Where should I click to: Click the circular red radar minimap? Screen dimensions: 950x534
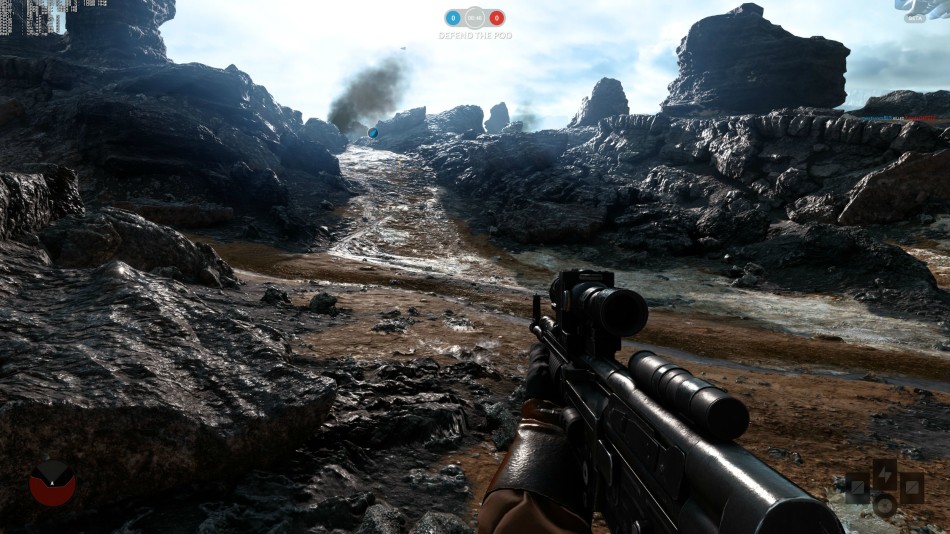pyautogui.click(x=52, y=483)
